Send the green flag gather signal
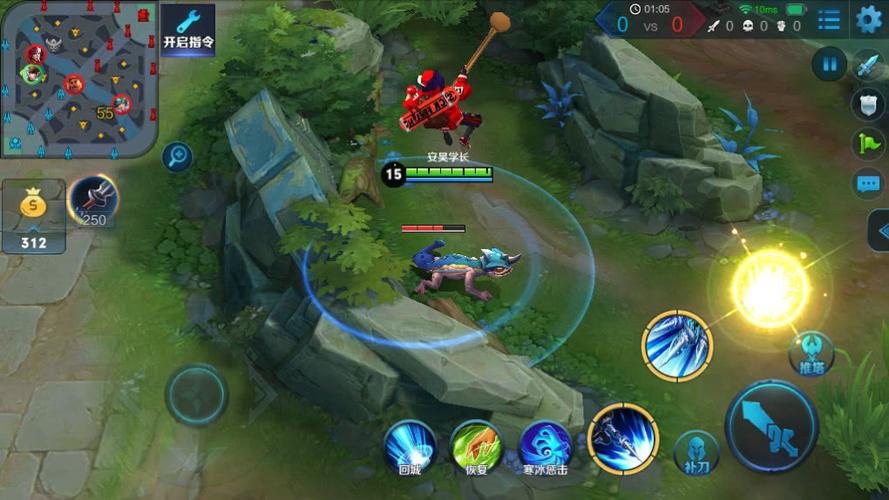This screenshot has width=889, height=500. click(x=868, y=143)
